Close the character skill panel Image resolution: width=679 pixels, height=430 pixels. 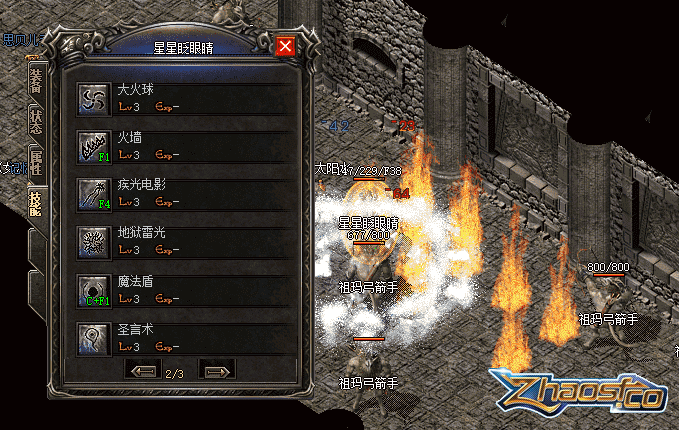pos(285,47)
